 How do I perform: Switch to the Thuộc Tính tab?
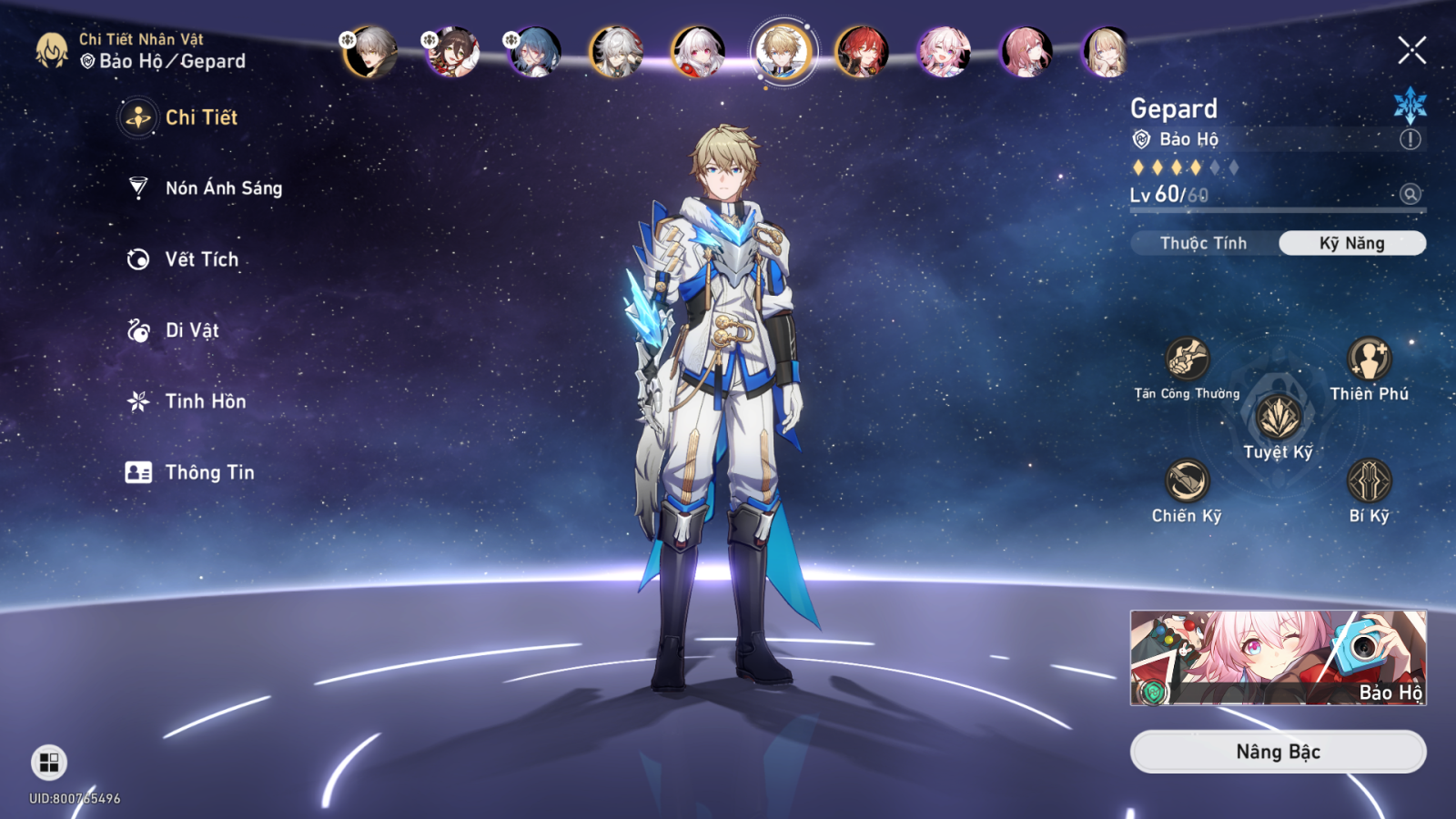click(1203, 243)
